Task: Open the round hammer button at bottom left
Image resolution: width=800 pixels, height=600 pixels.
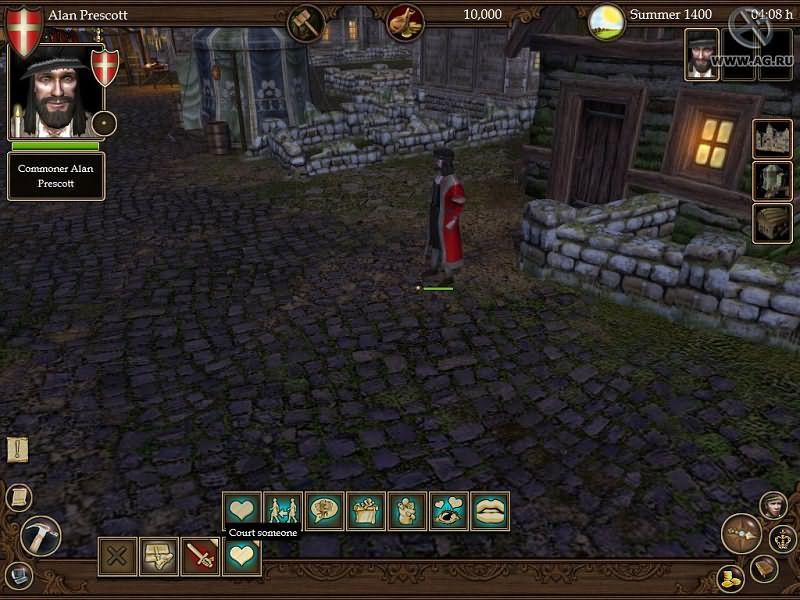Action: (x=40, y=535)
